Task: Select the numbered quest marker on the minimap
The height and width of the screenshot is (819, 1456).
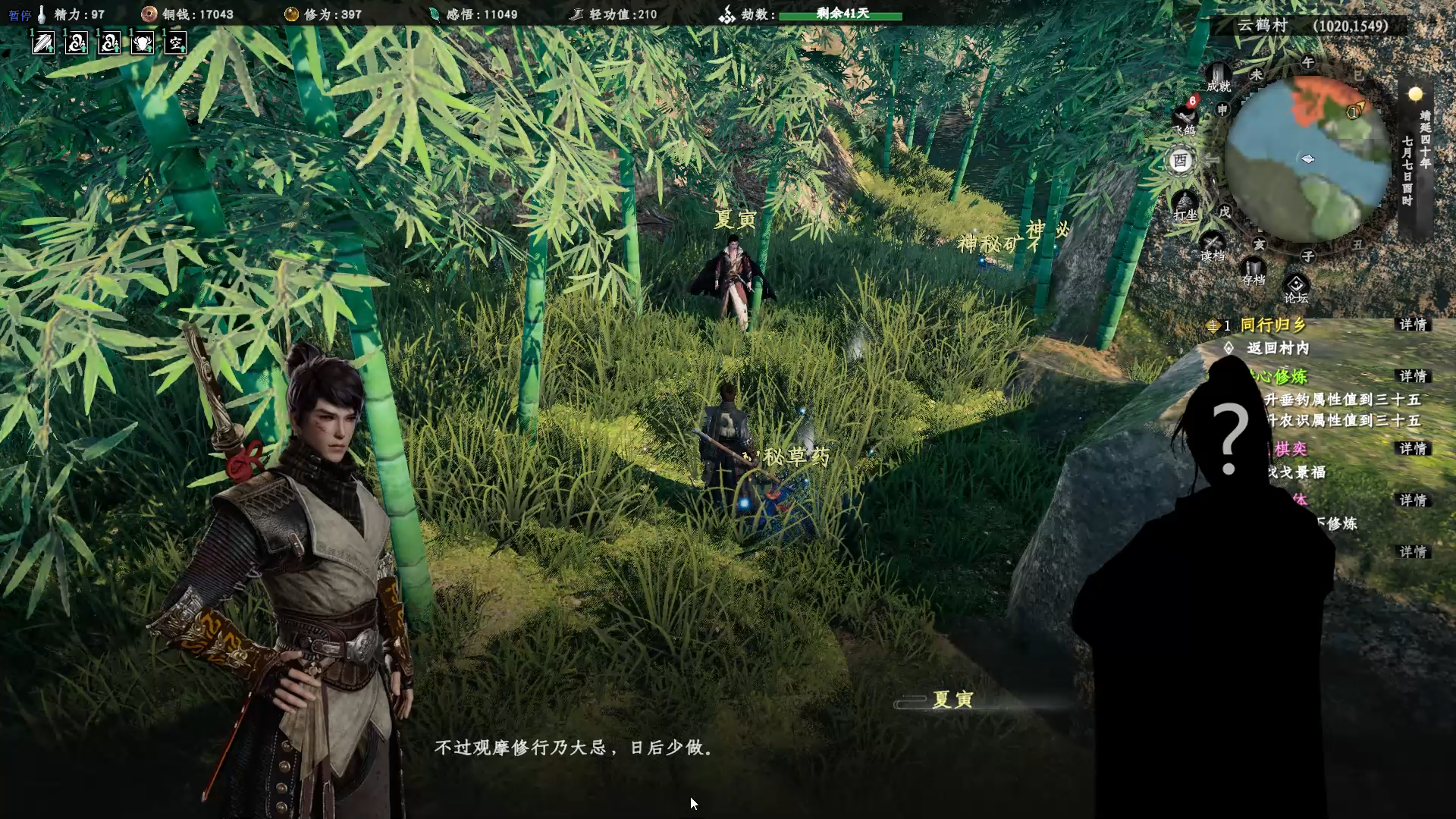Action: pos(1354,112)
